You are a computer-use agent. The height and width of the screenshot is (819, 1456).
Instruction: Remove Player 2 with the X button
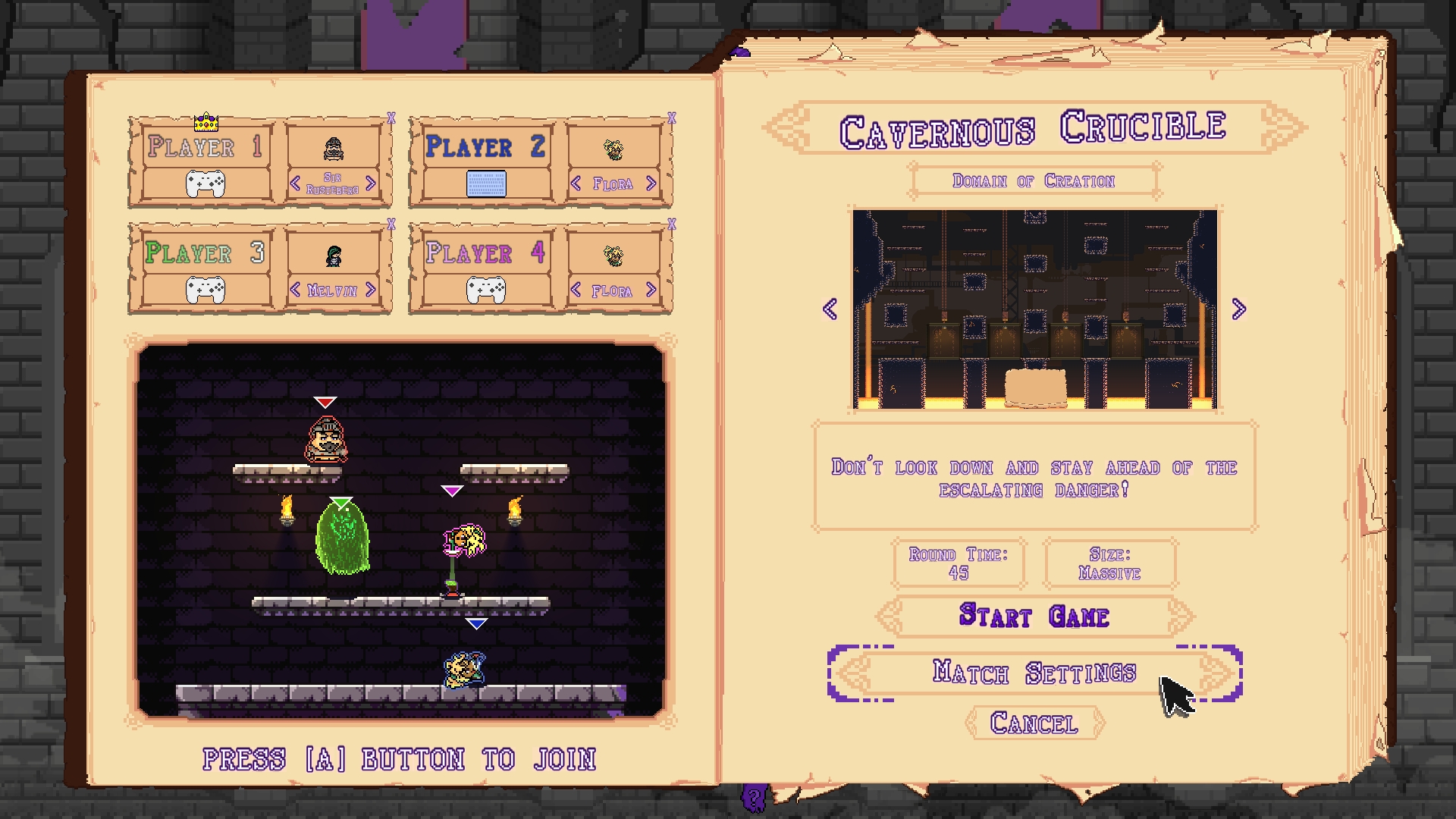point(670,118)
